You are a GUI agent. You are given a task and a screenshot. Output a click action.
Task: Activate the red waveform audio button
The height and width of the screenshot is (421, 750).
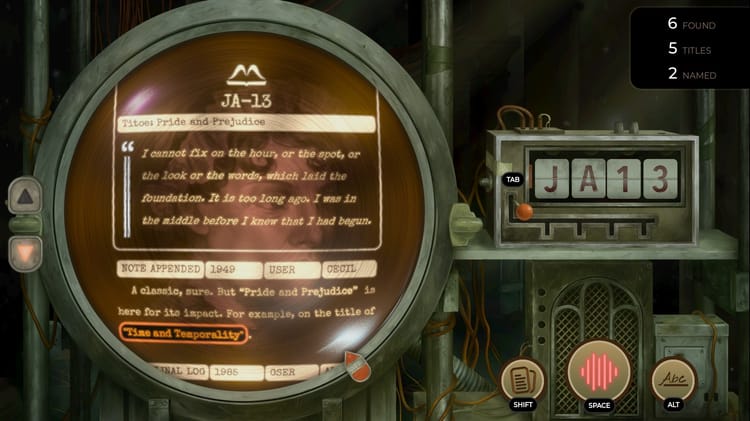(597, 370)
